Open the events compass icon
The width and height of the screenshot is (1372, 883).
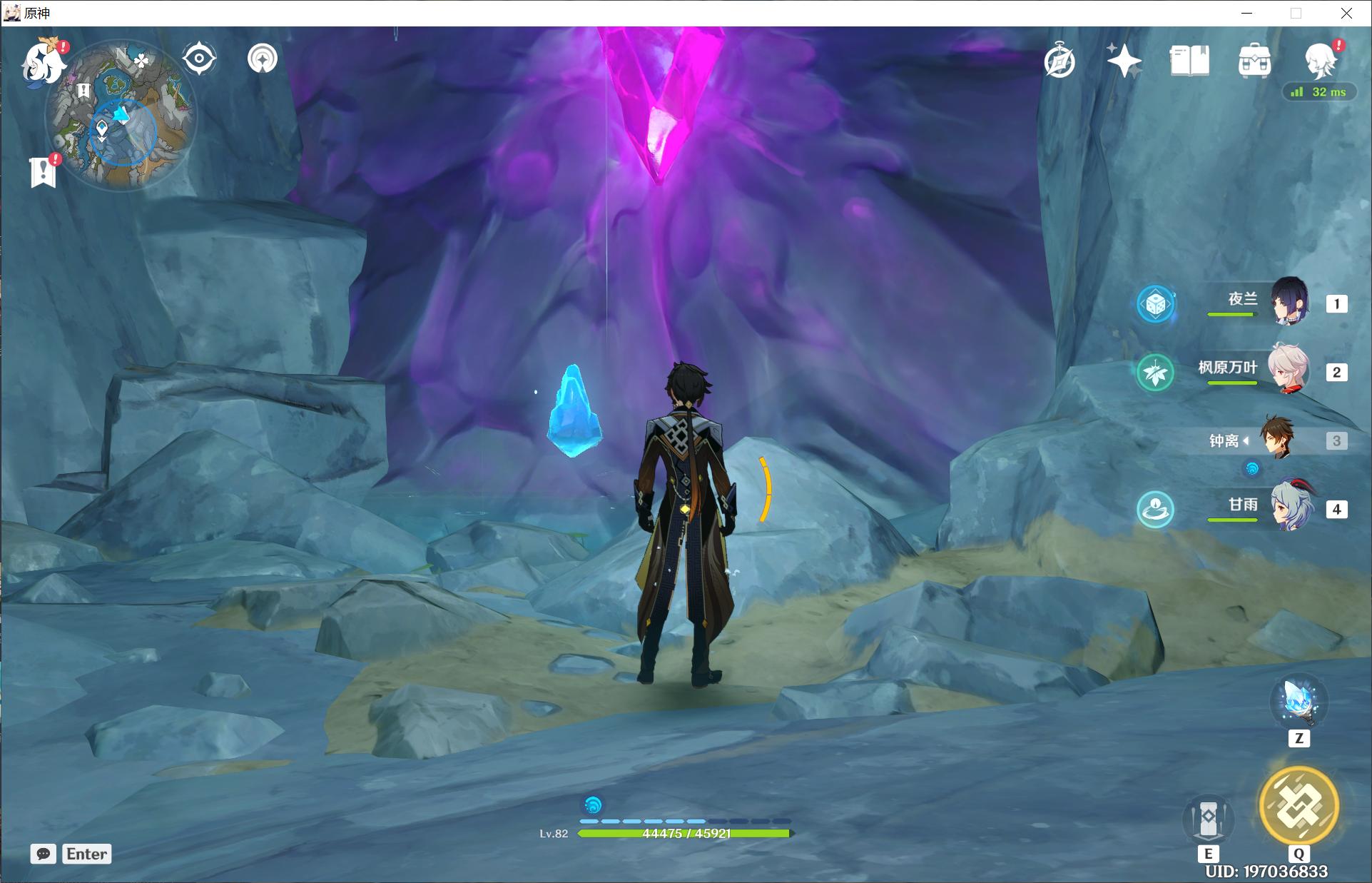tap(1060, 61)
